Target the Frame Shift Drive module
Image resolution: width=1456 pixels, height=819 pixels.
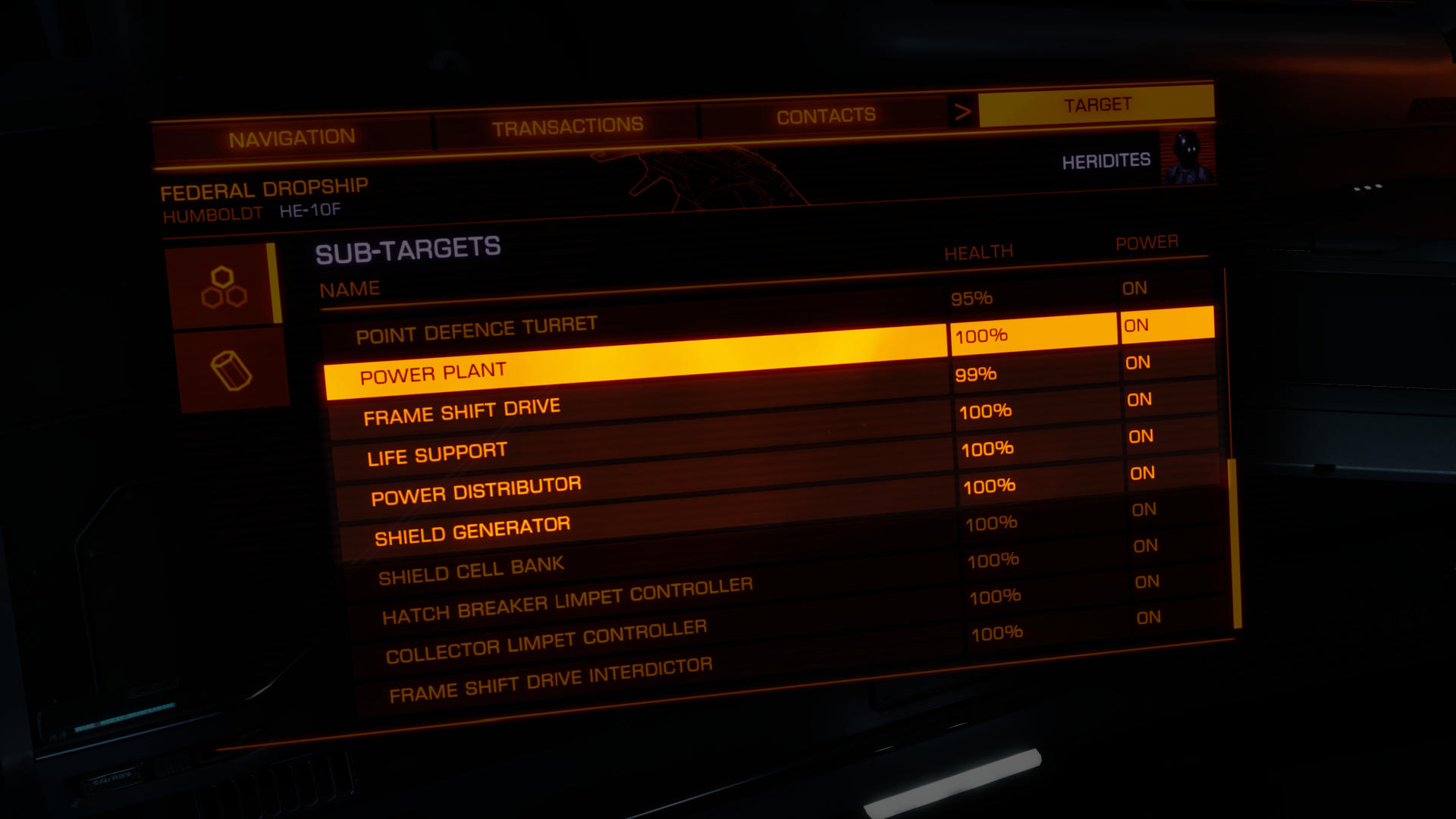pos(462,412)
